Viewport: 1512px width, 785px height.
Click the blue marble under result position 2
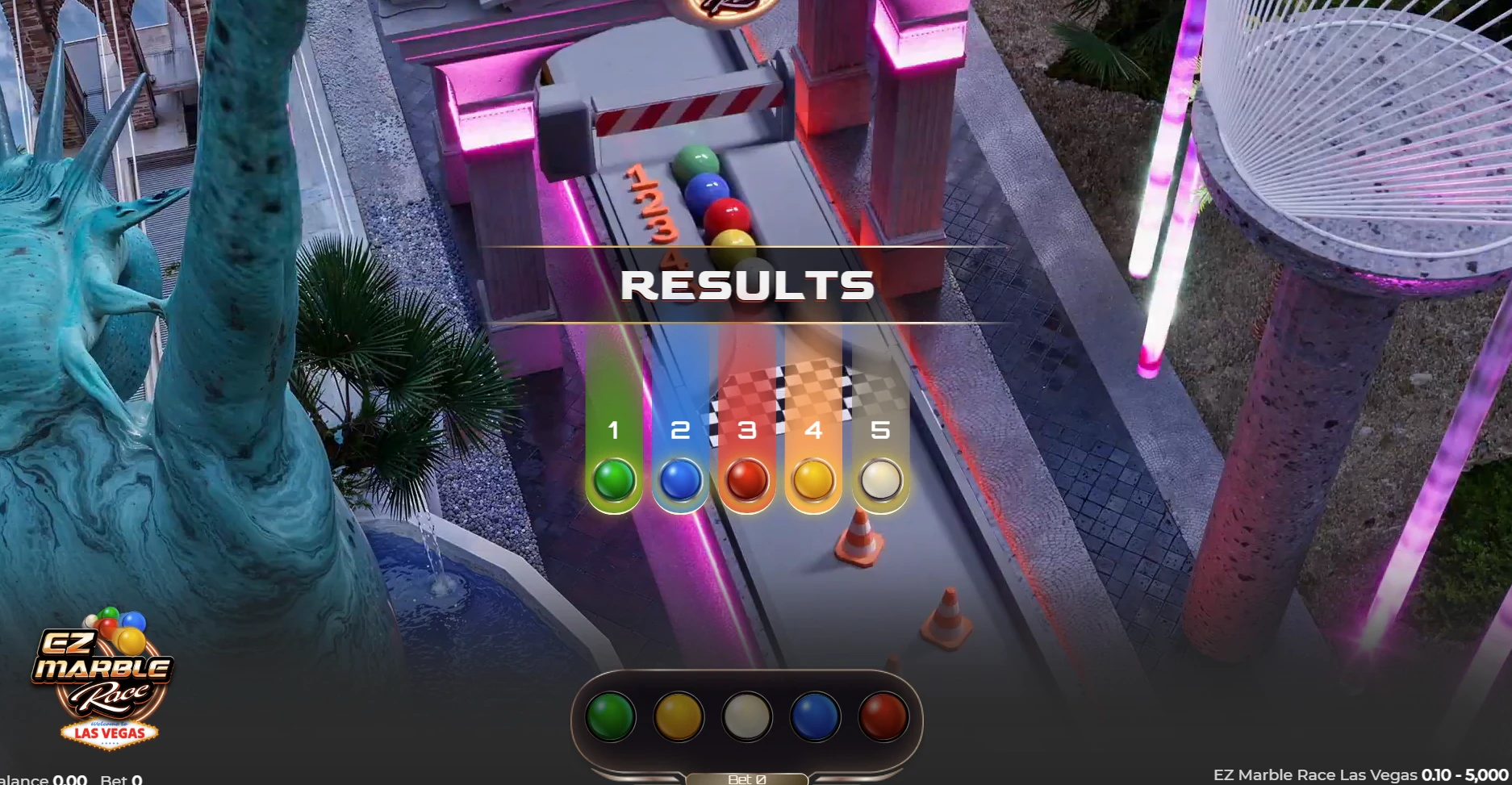click(681, 482)
